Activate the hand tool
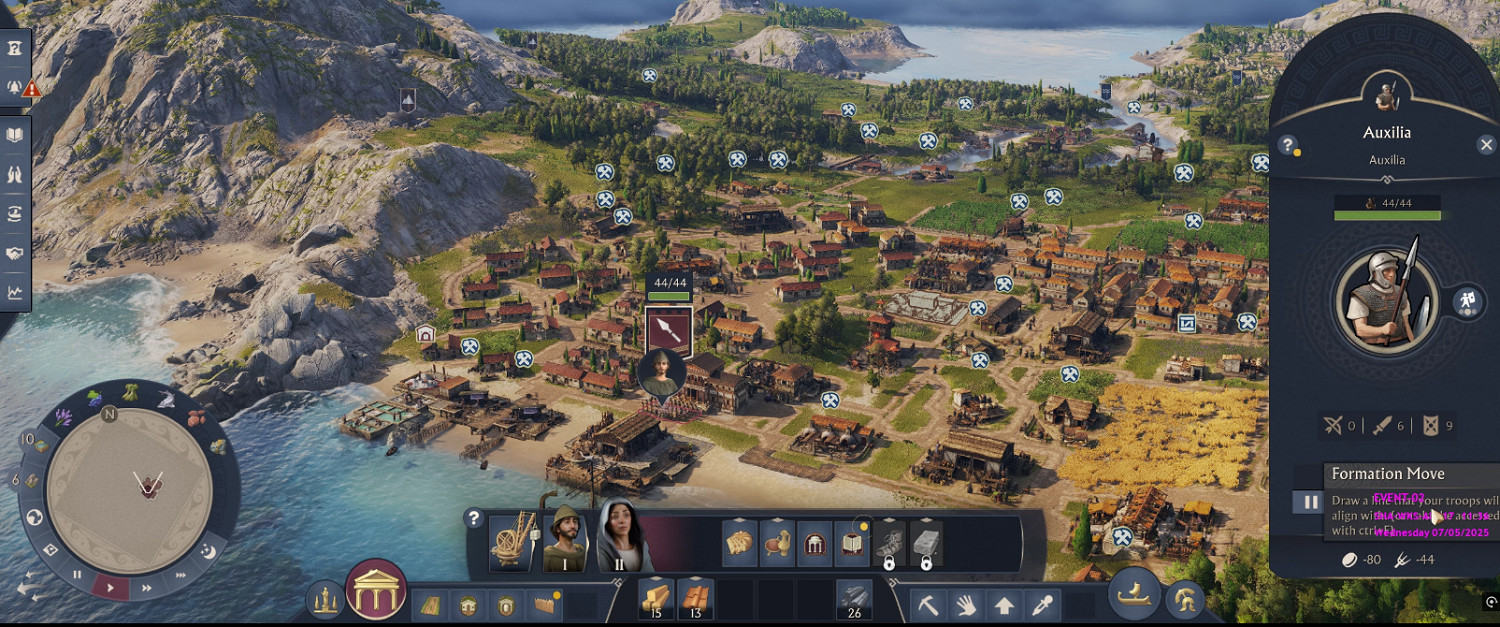1500x627 pixels. (x=967, y=605)
